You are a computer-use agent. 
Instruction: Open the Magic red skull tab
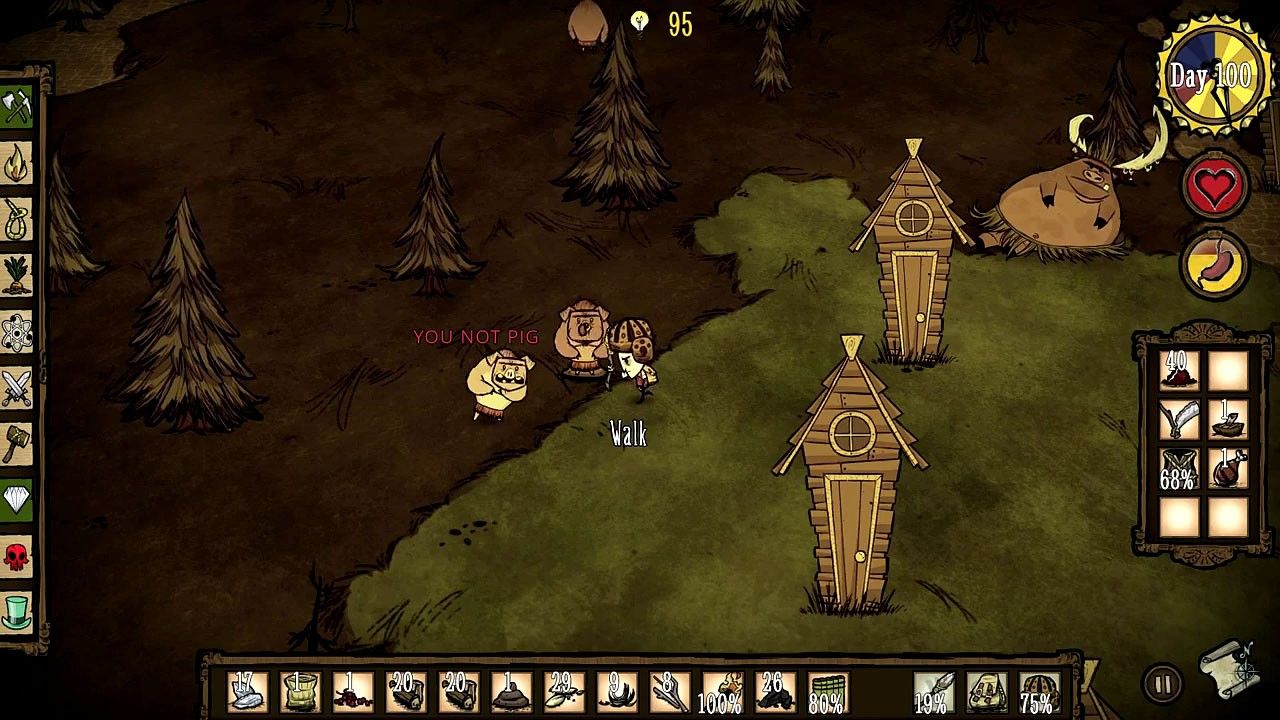17,555
